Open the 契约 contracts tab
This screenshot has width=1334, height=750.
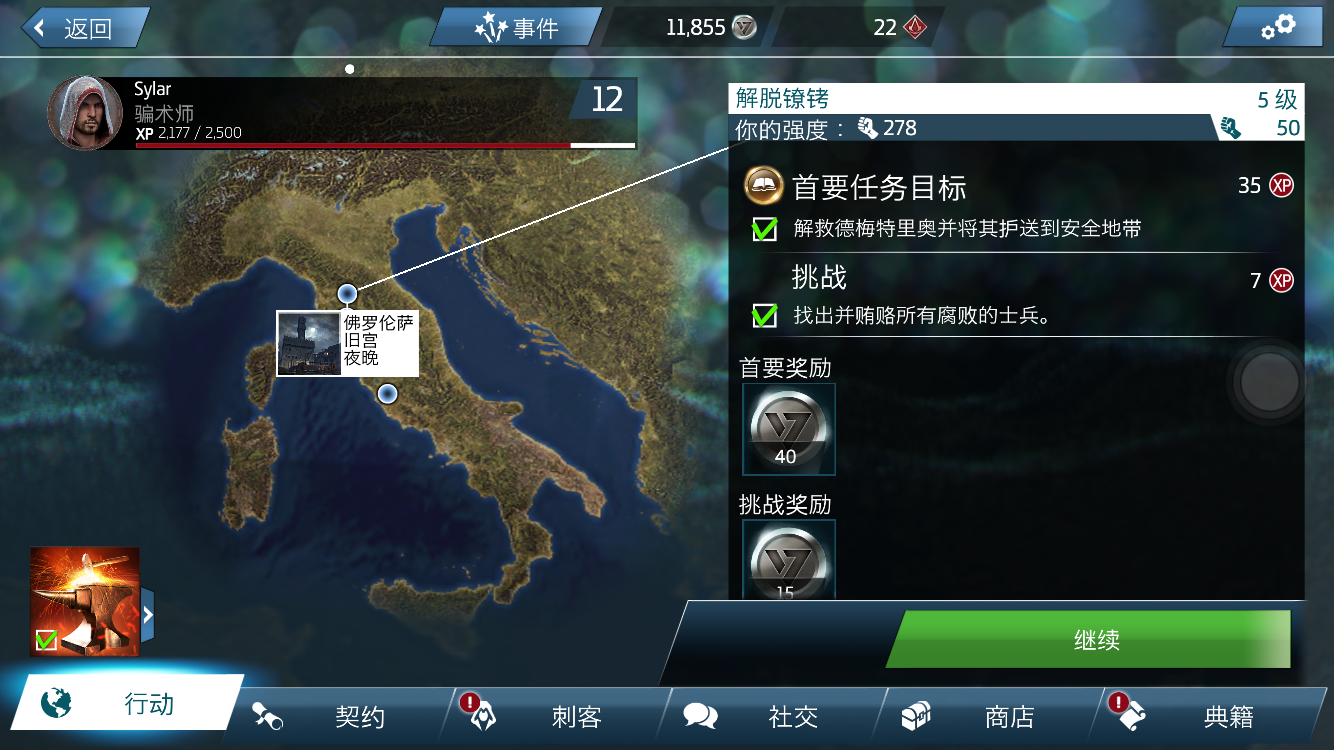340,716
